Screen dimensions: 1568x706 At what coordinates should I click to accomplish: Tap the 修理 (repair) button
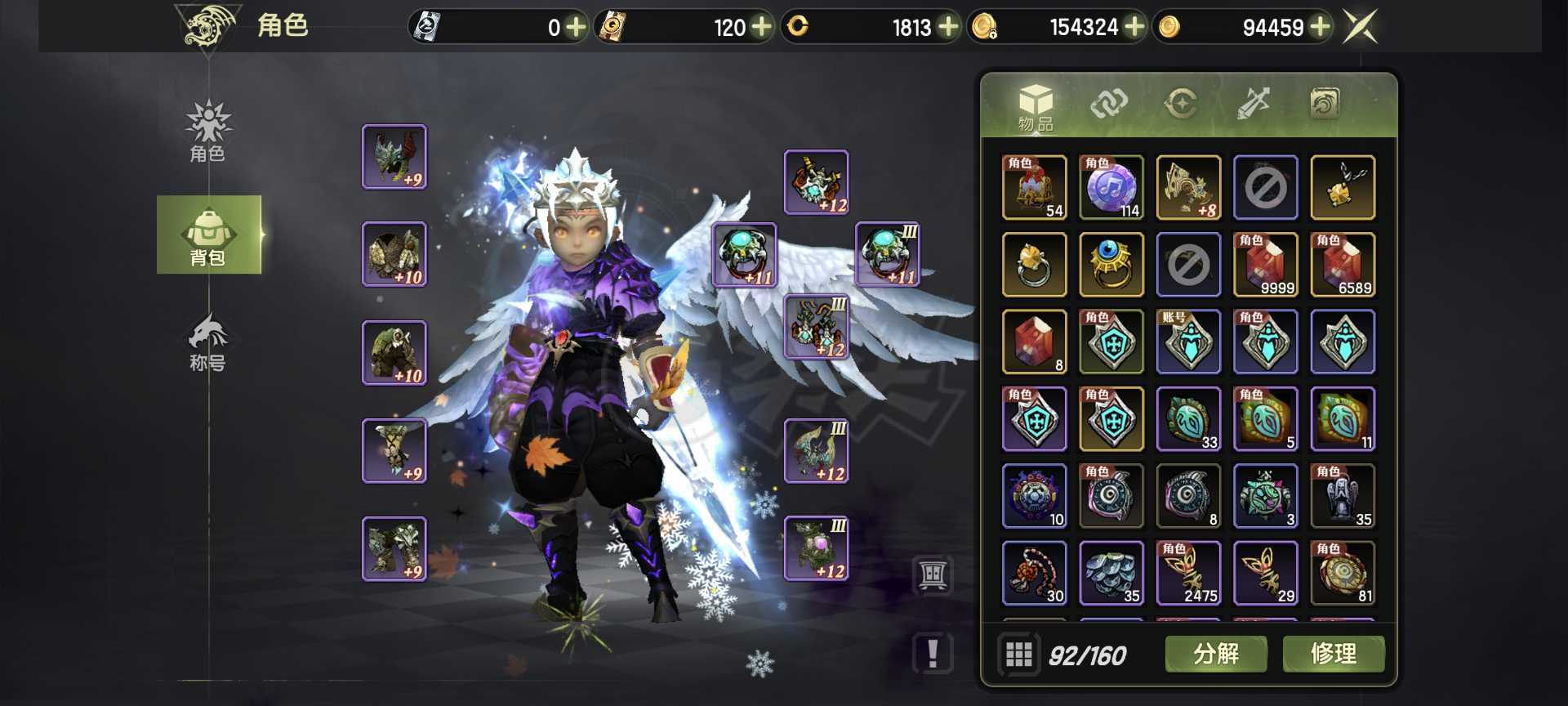point(1333,654)
